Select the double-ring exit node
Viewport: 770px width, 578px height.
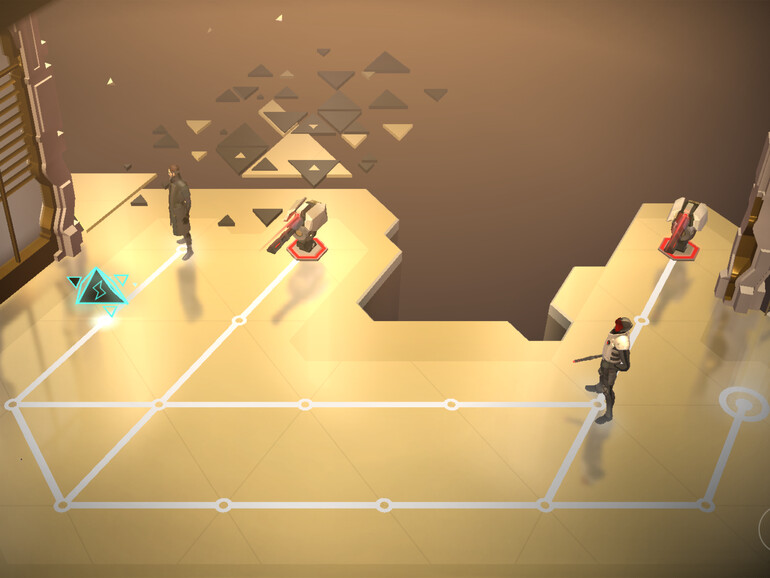tap(742, 404)
